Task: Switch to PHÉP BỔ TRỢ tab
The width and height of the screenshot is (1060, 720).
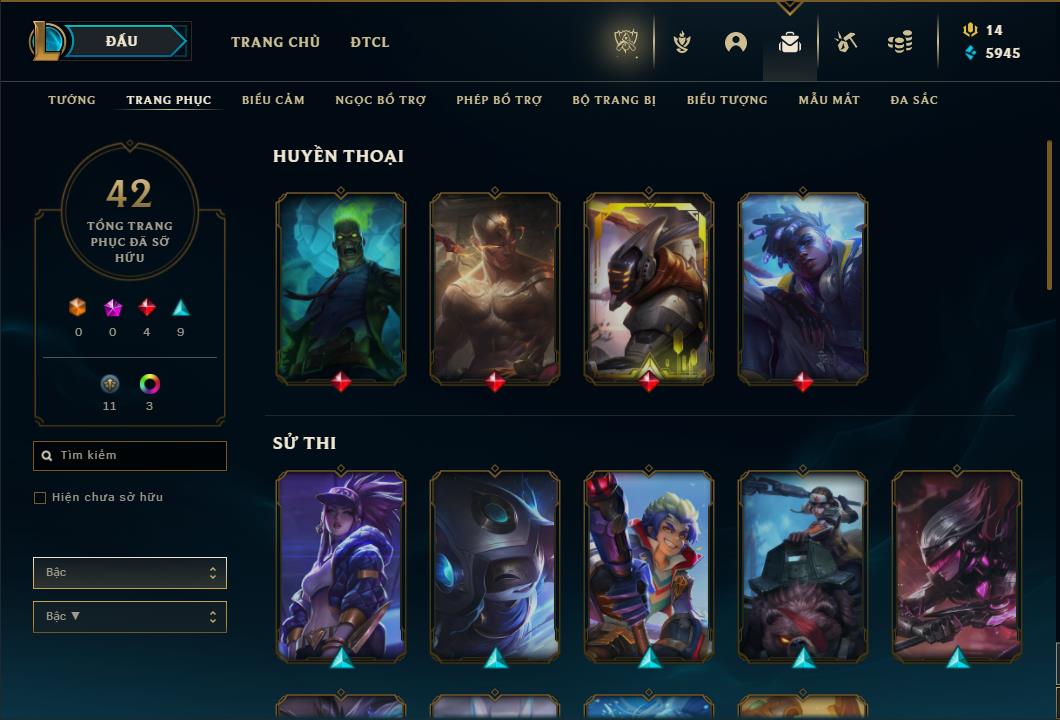Action: 499,100
